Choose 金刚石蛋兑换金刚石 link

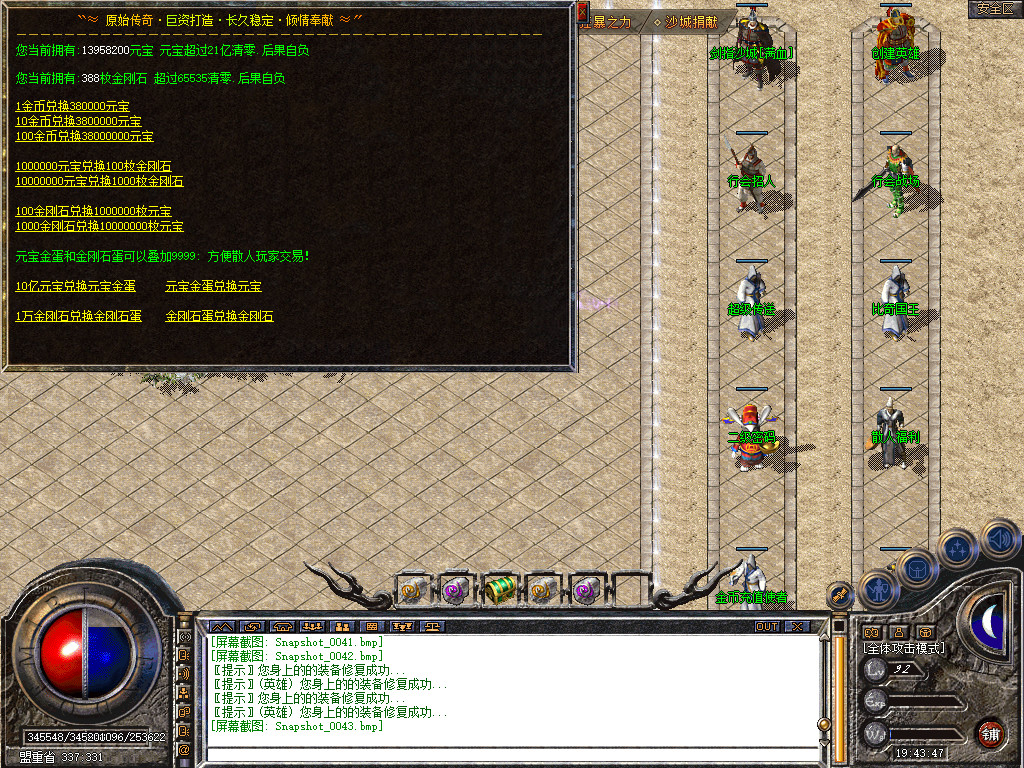[x=219, y=316]
